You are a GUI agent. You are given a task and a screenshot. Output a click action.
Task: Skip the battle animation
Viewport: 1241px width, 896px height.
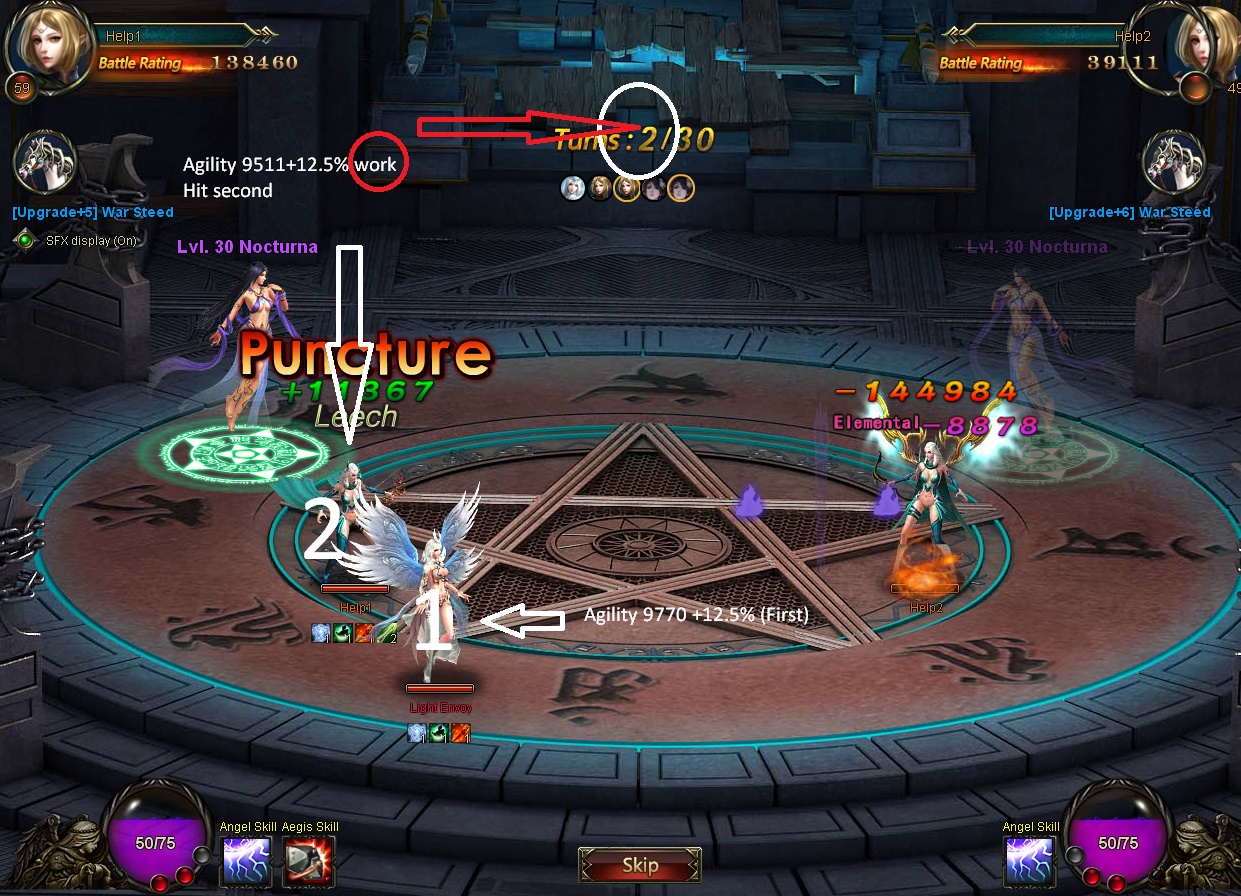(640, 865)
